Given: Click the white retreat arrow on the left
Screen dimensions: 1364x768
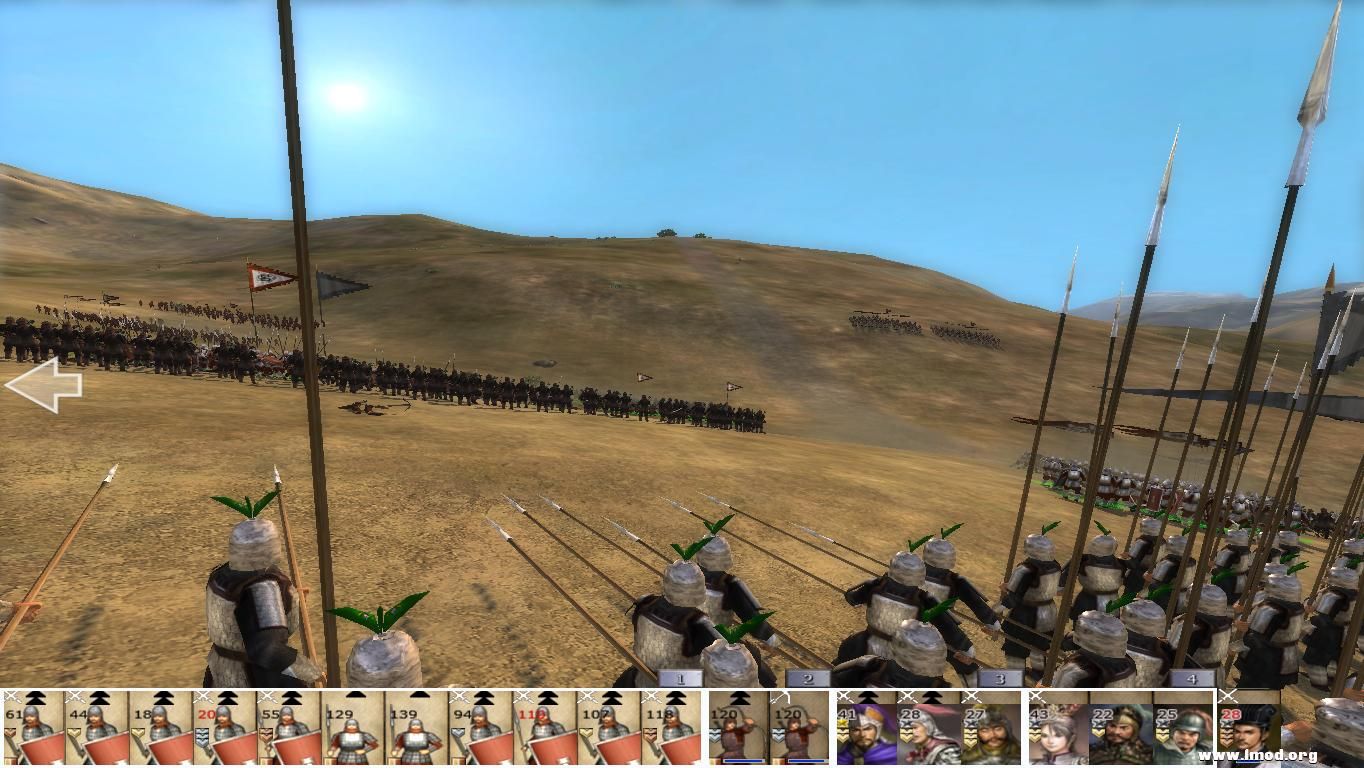Looking at the screenshot, I should coord(45,384).
